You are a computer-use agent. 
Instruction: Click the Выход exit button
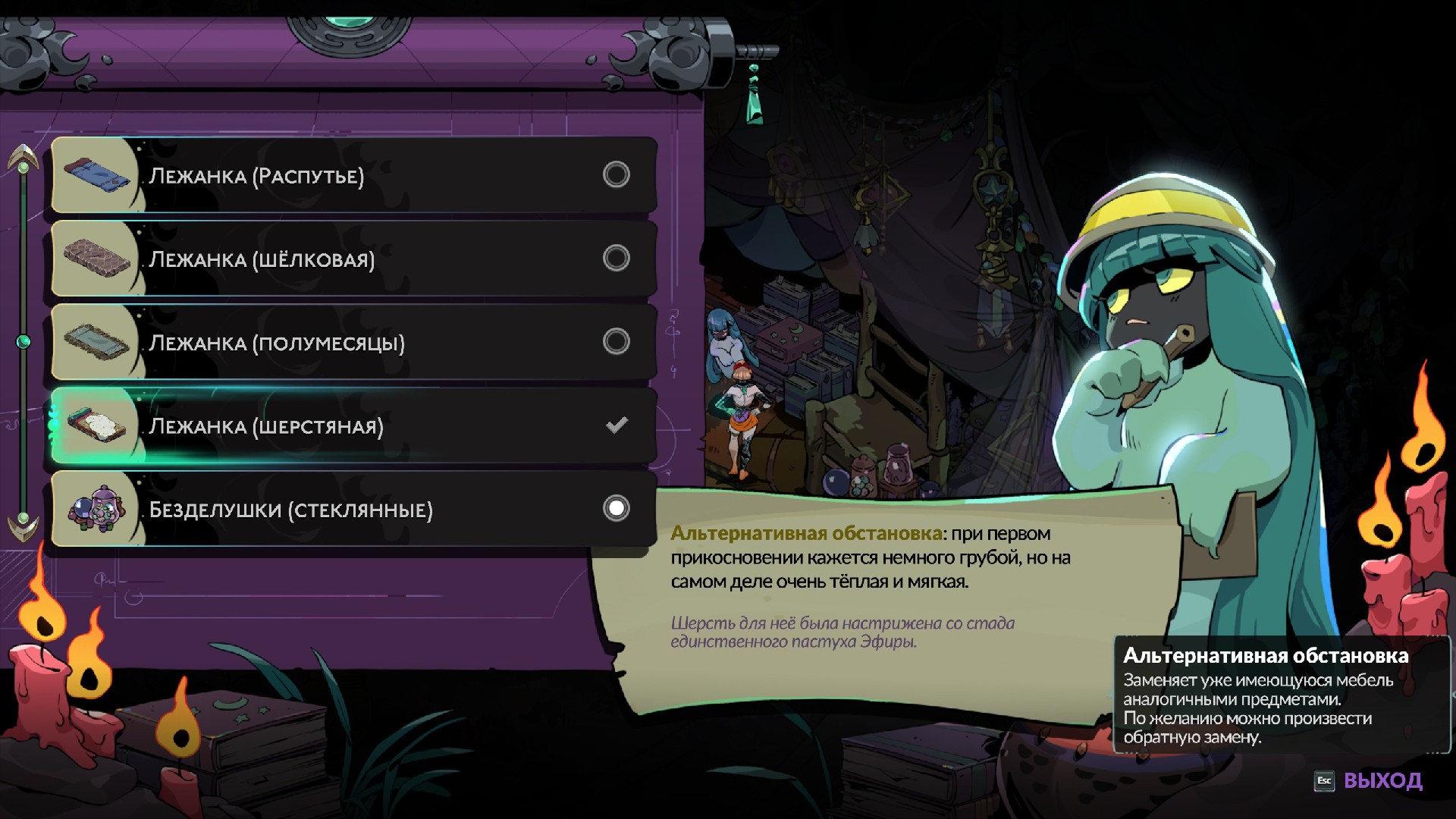pos(1370,780)
